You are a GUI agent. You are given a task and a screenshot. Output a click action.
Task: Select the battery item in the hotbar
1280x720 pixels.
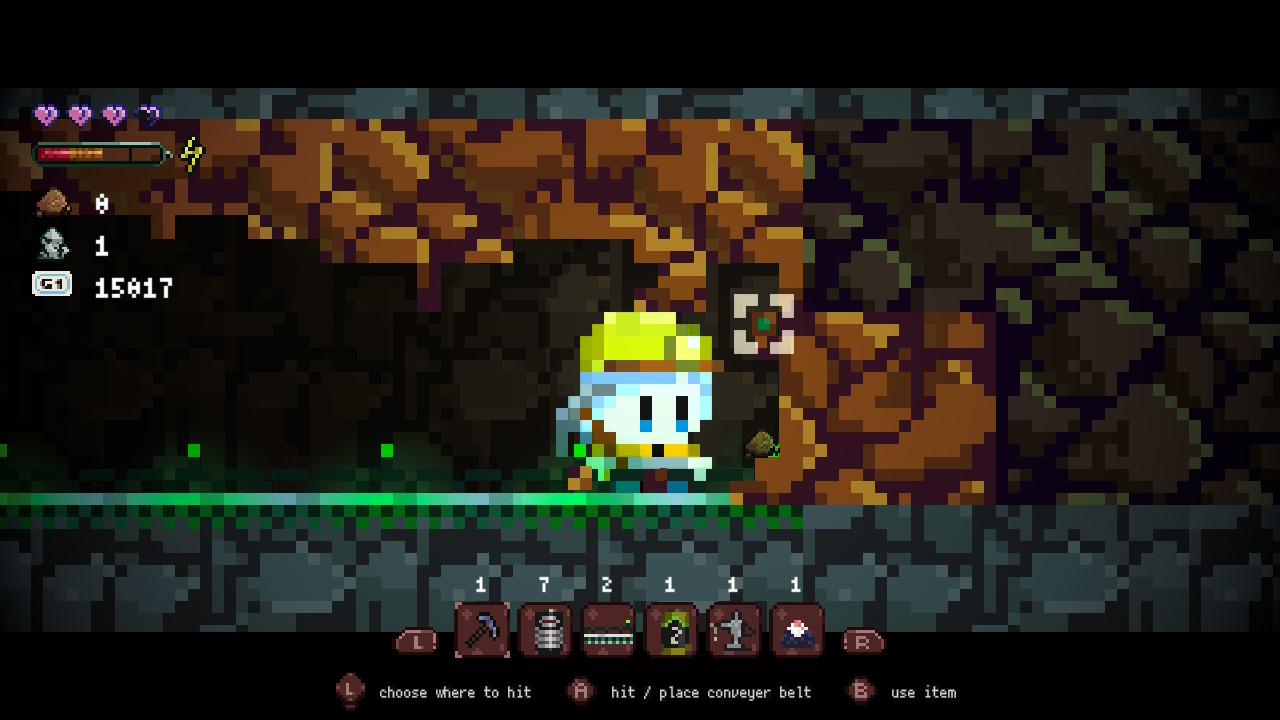coord(671,633)
